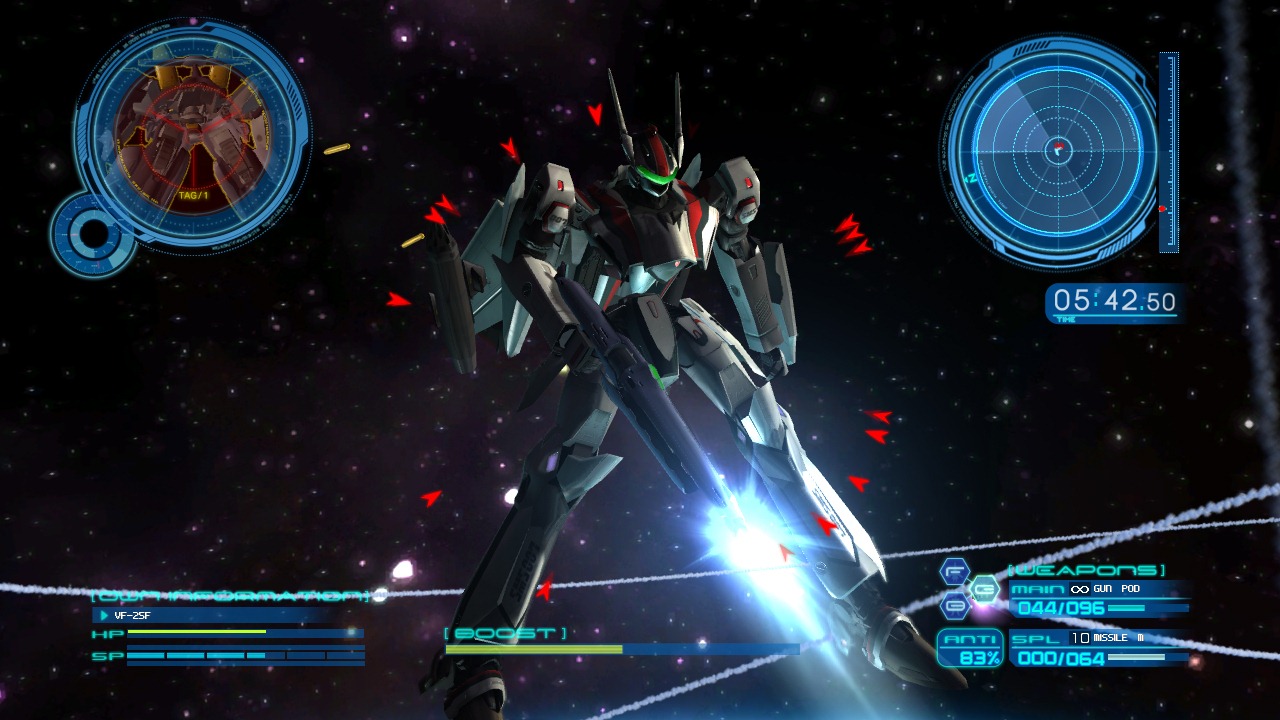Select the Fighter mode F hexagon
Image resolution: width=1280 pixels, height=720 pixels.
(955, 571)
